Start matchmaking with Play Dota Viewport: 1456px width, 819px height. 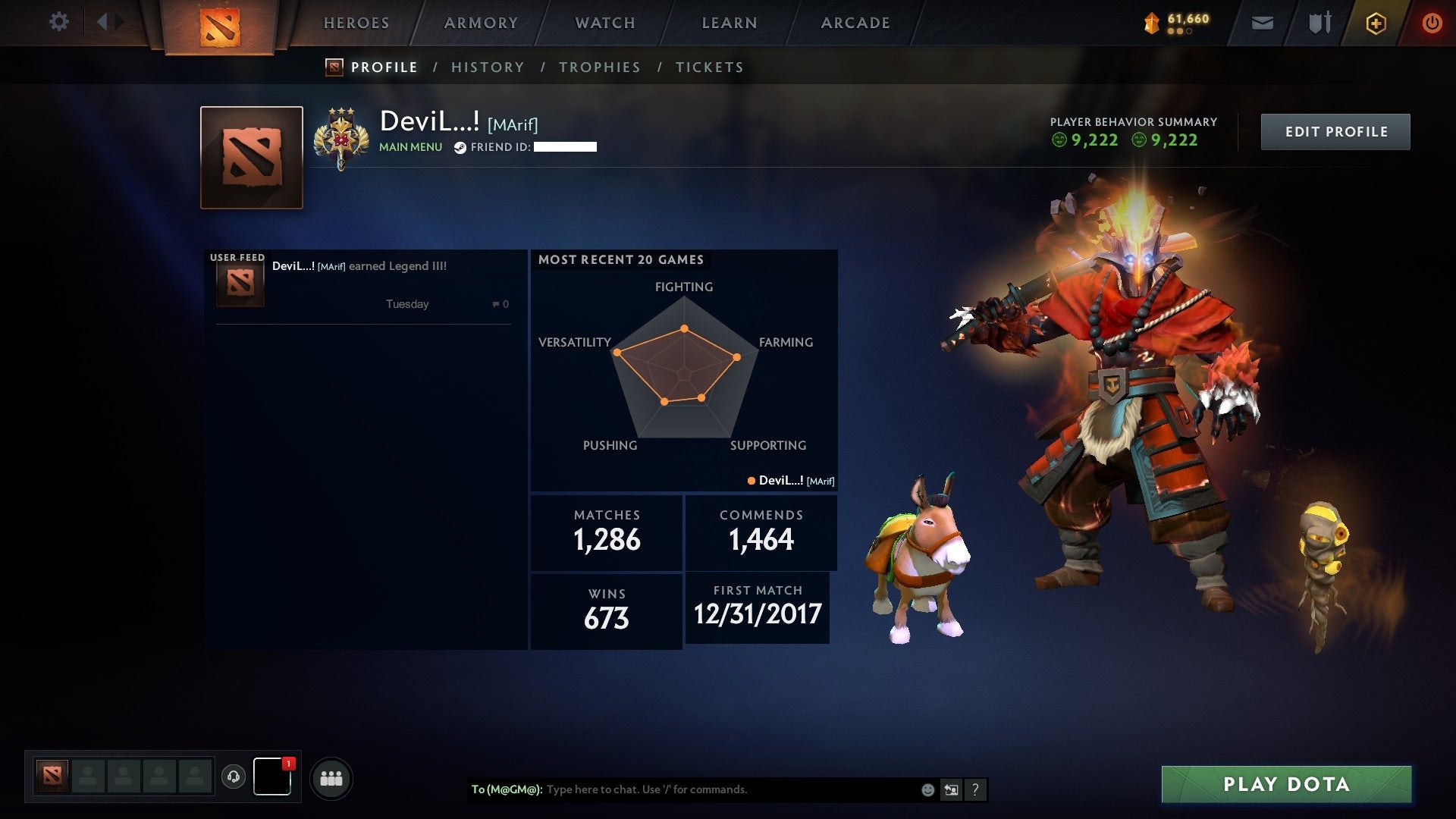click(x=1286, y=784)
